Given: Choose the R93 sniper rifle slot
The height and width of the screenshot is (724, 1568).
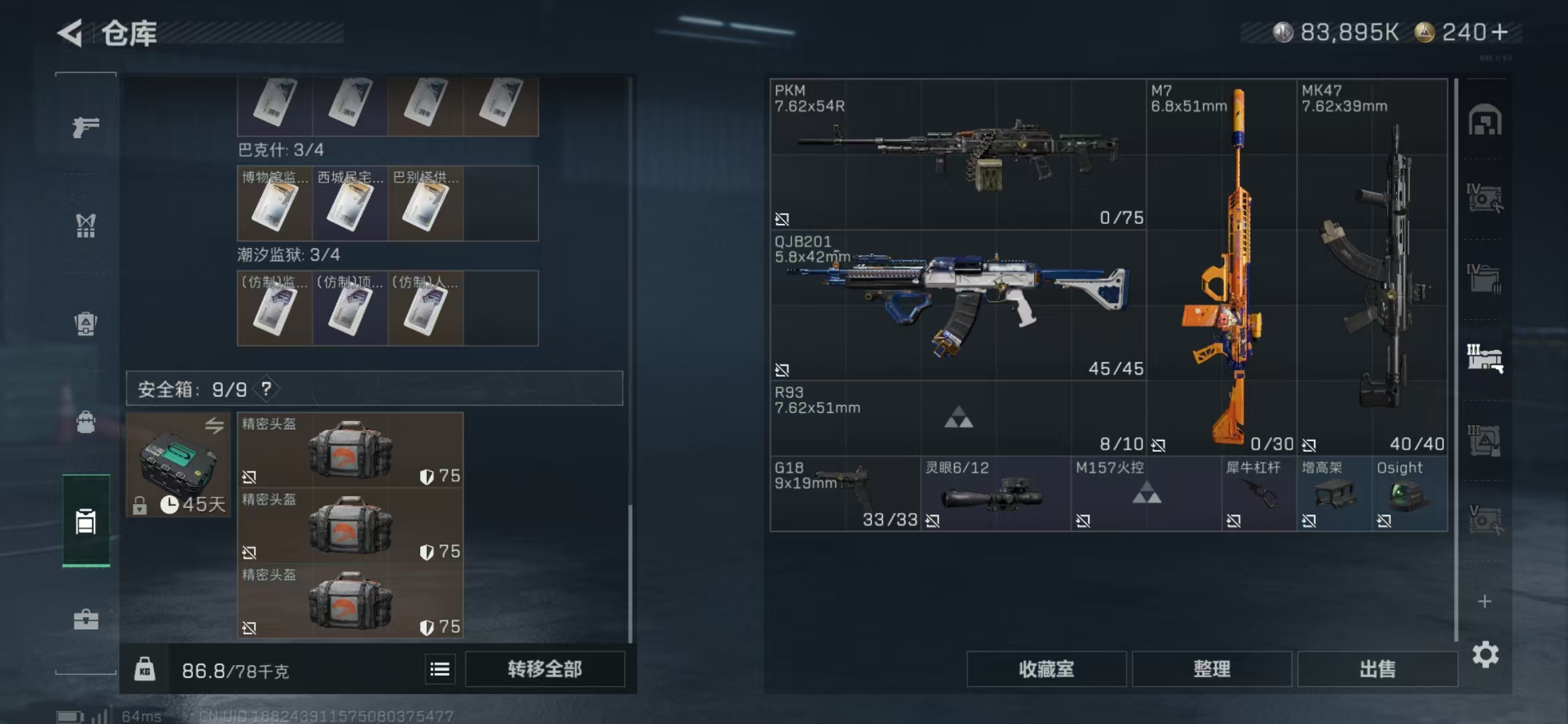Looking at the screenshot, I should 958,418.
